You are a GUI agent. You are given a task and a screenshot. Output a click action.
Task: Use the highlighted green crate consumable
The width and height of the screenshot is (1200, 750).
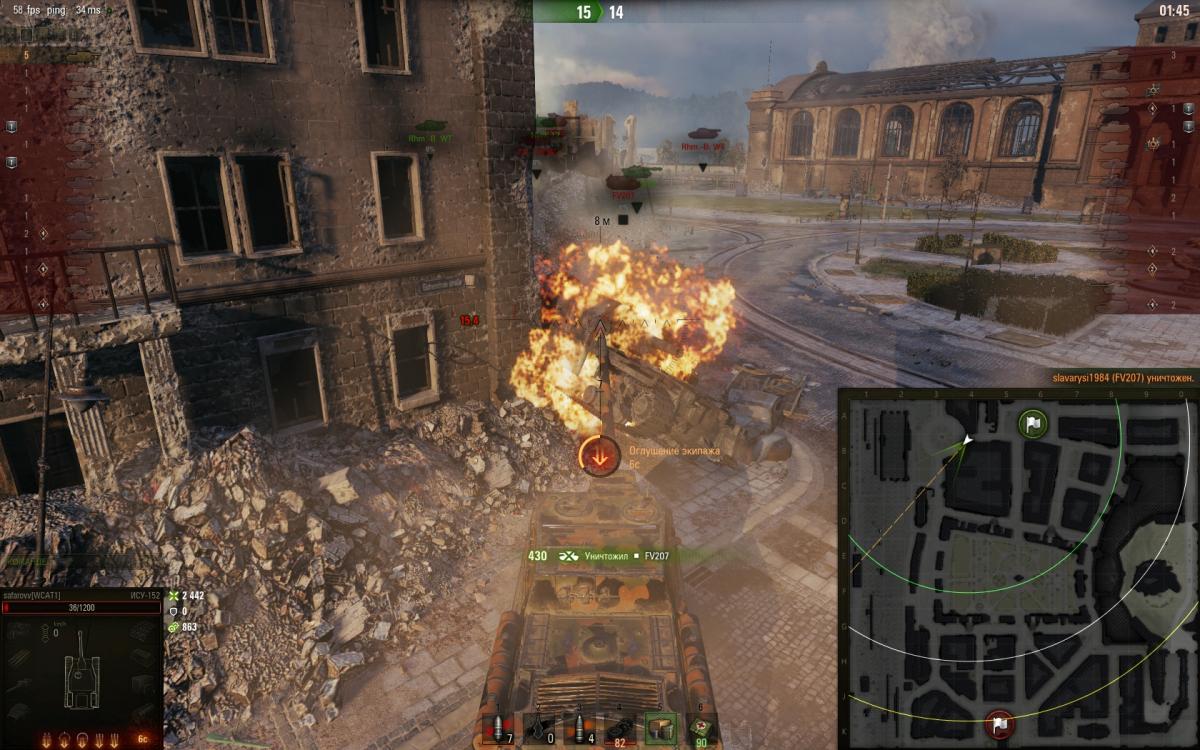(x=660, y=728)
